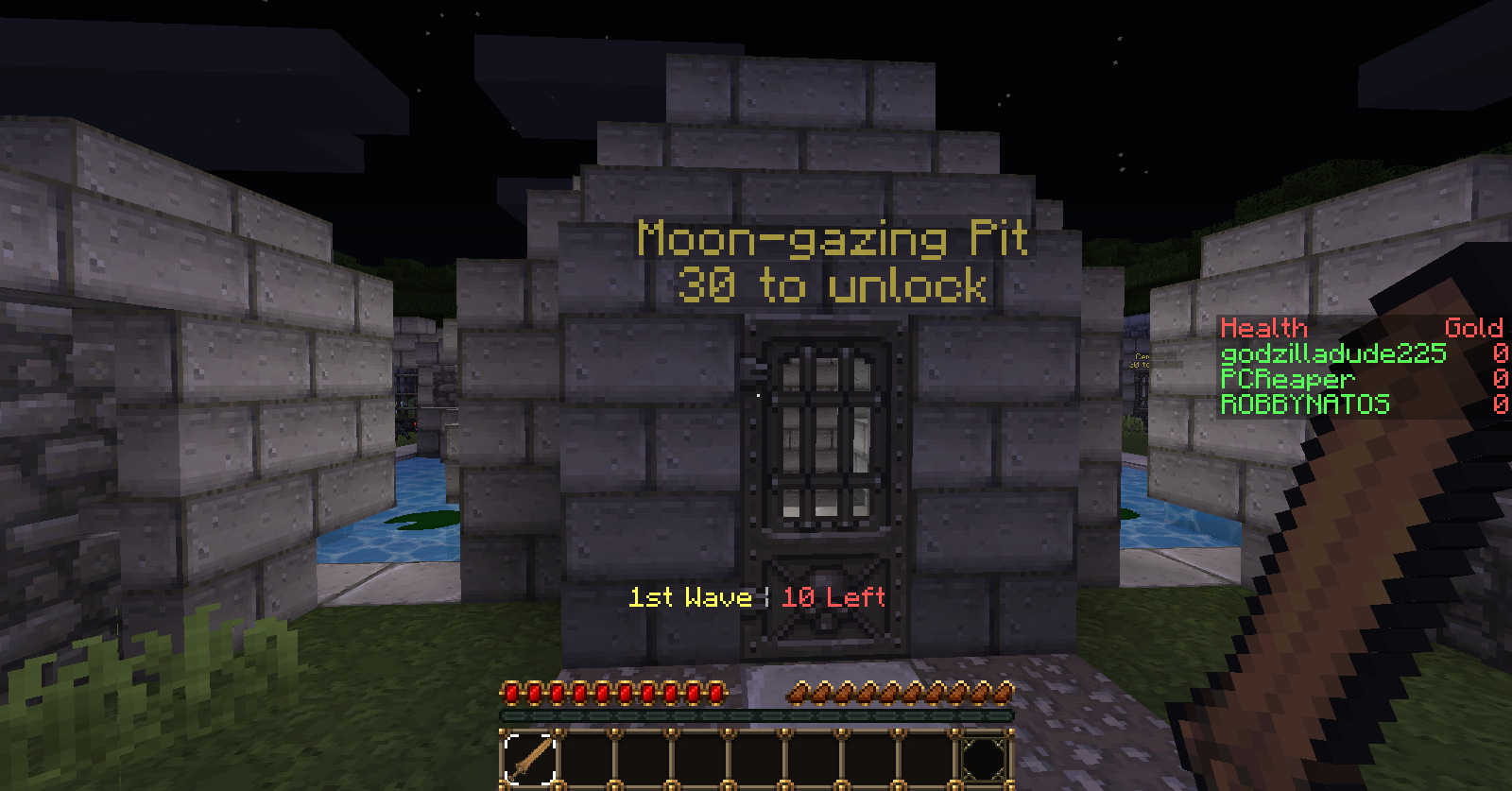The height and width of the screenshot is (791, 1512).
Task: Click the crosshair at screen center
Action: point(756,395)
